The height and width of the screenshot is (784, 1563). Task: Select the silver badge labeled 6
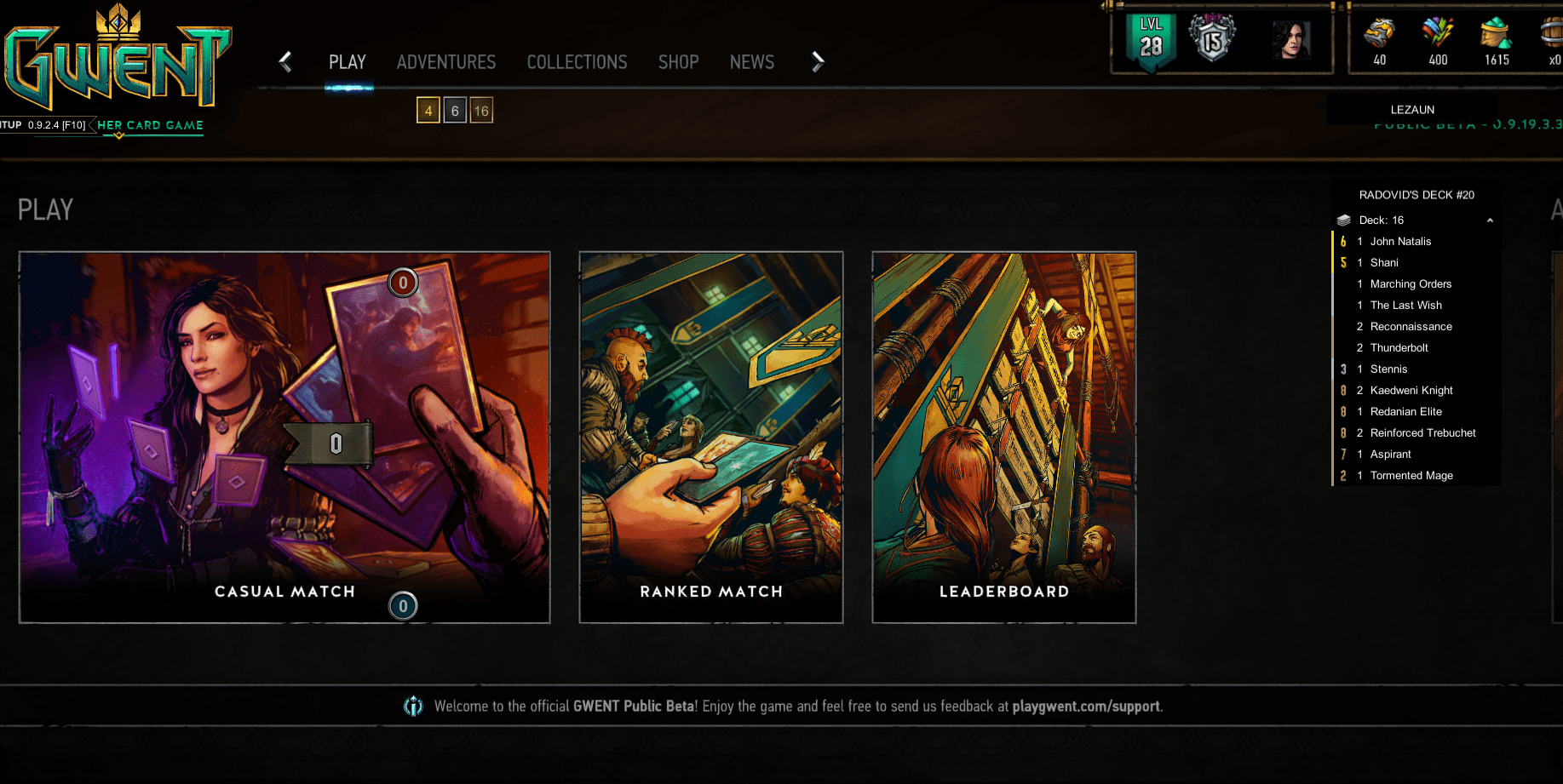tap(454, 110)
